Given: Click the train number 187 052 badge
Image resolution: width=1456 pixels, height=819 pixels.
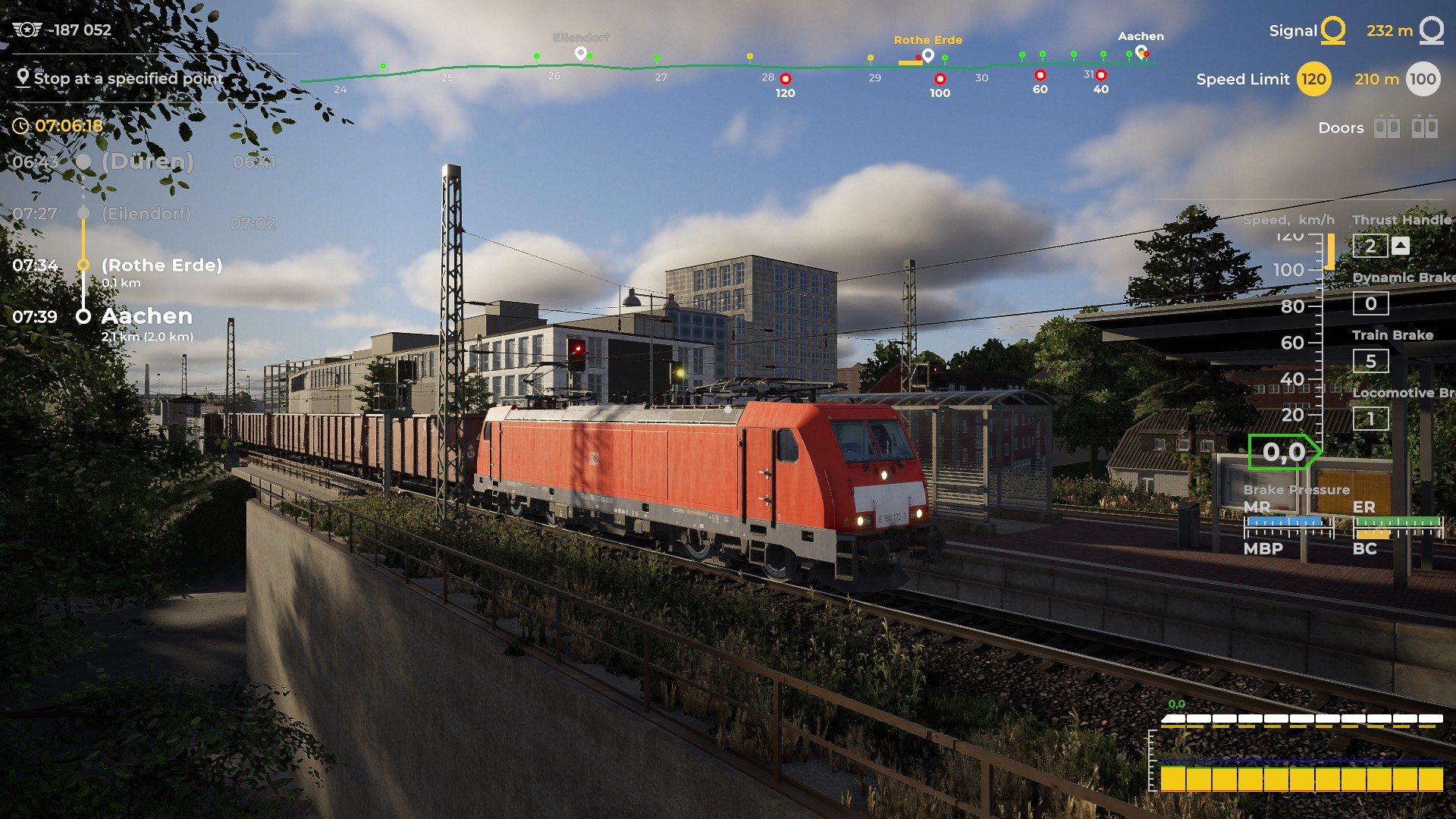Looking at the screenshot, I should coord(62,30).
